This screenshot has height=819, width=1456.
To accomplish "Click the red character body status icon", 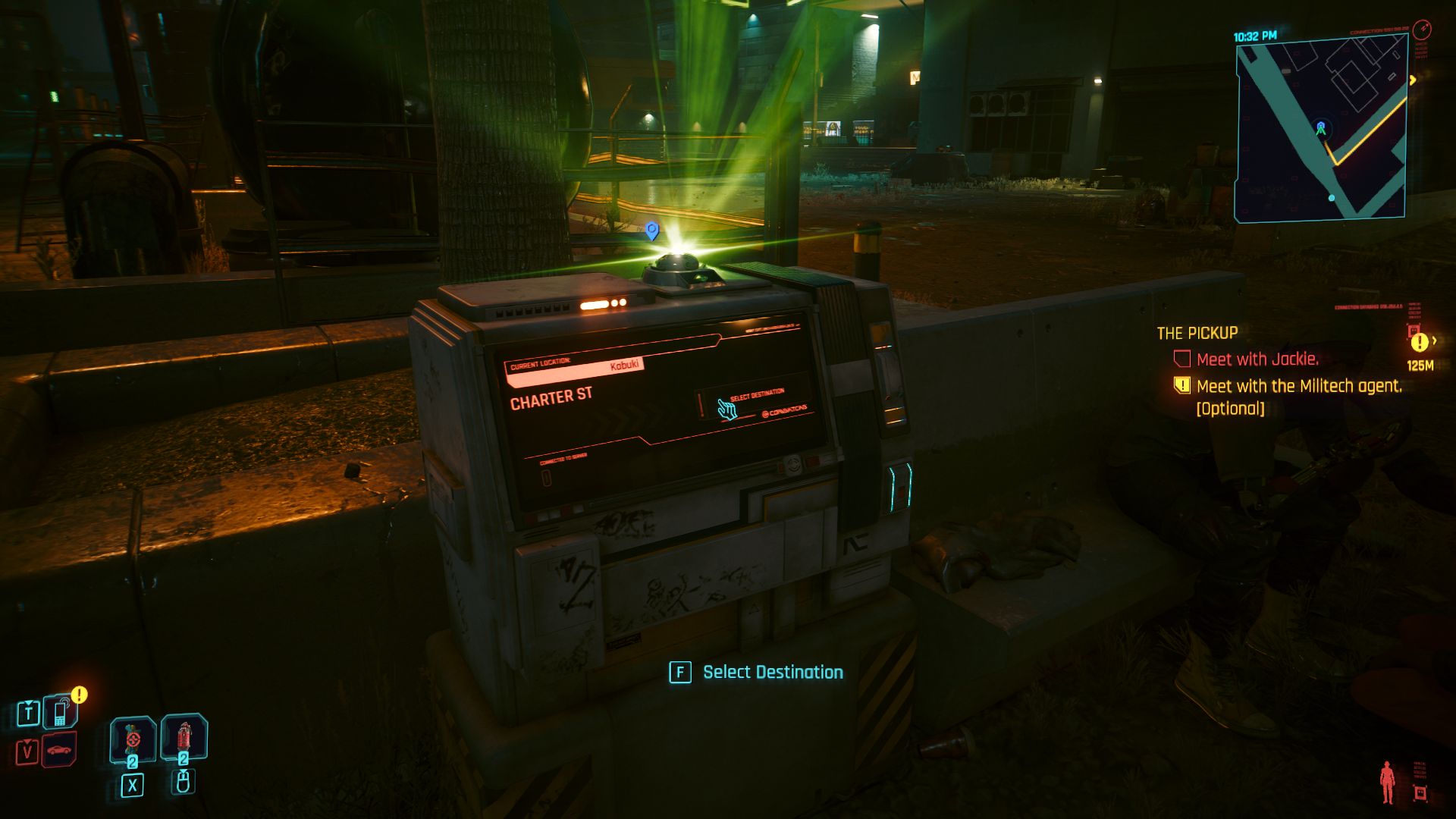I will (x=1388, y=783).
